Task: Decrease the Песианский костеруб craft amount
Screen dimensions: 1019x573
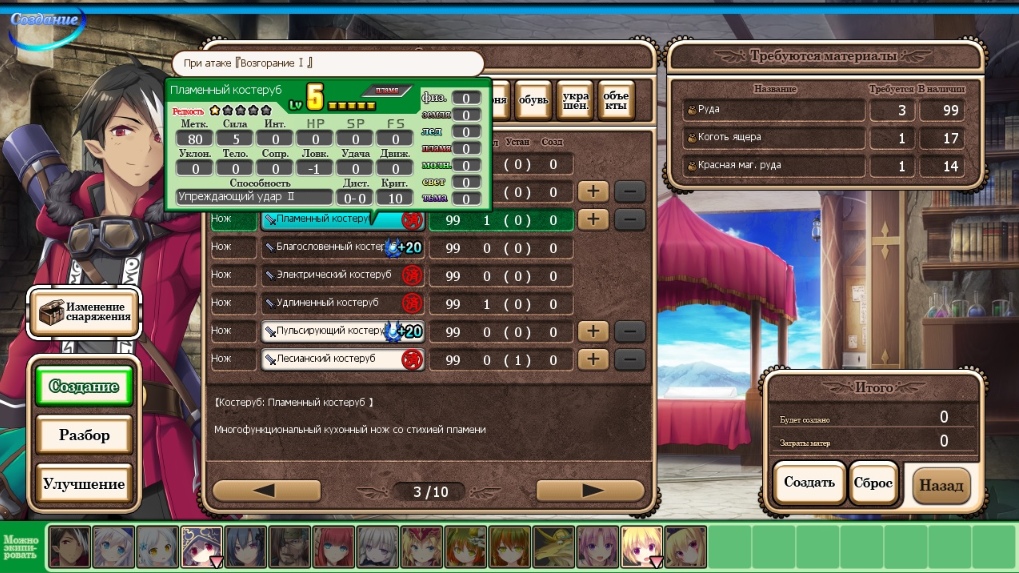Action: pyautogui.click(x=630, y=359)
